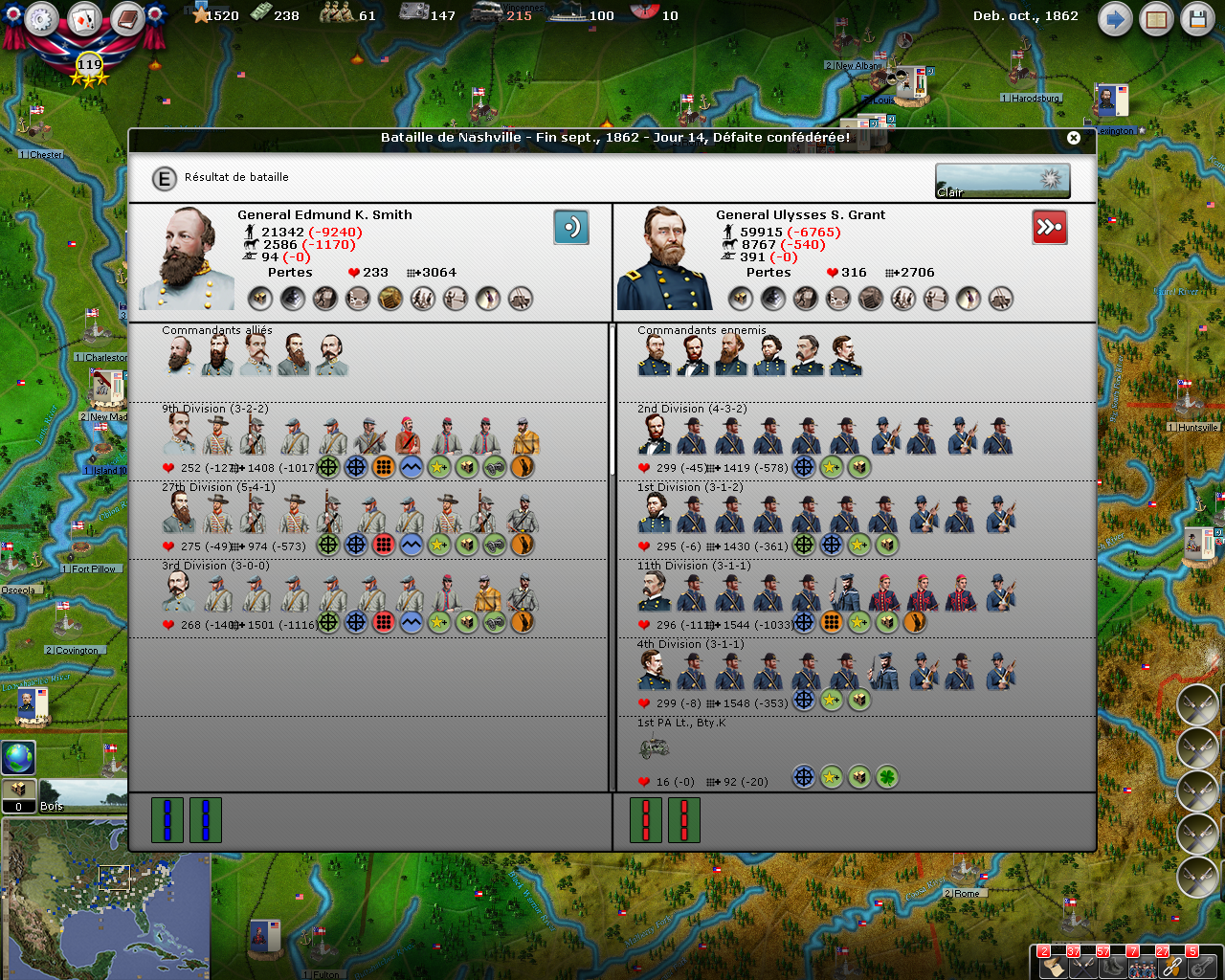Close the Bataille de Nashville results window
The height and width of the screenshot is (980, 1225).
point(1074,137)
